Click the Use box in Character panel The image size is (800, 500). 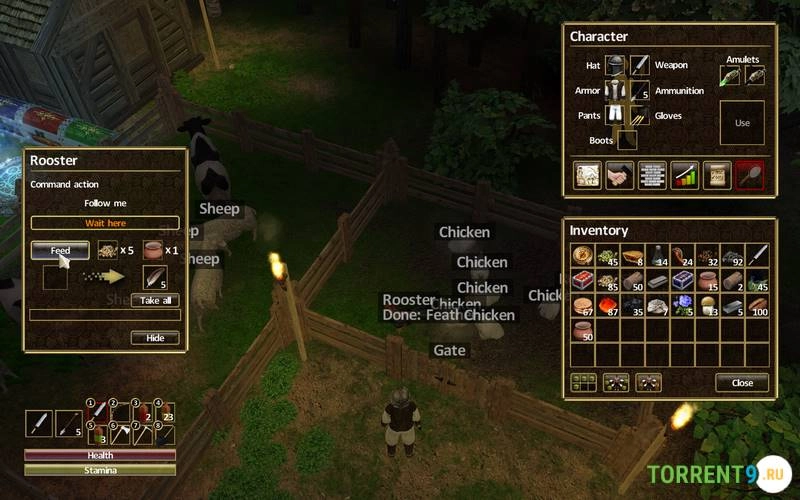coord(742,123)
